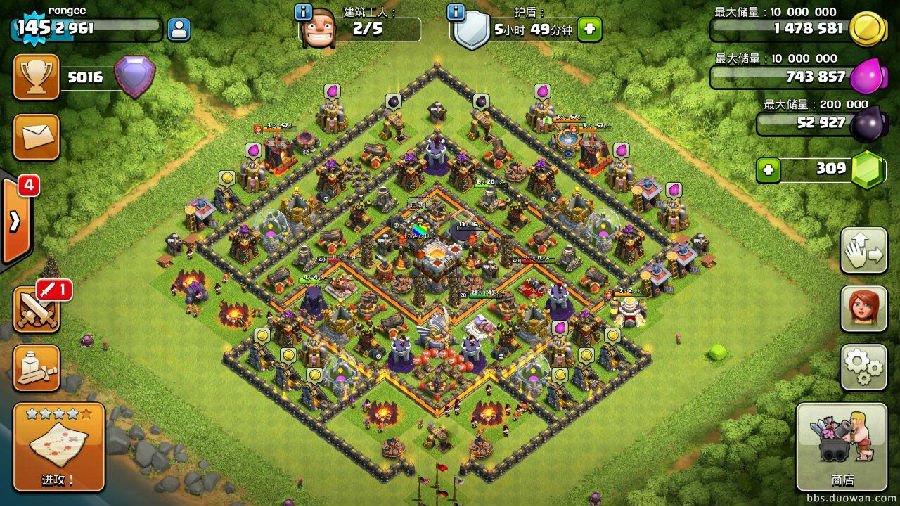Screen dimensions: 900x506
Task: Open the Shop with the builder cart
Action: [841, 447]
